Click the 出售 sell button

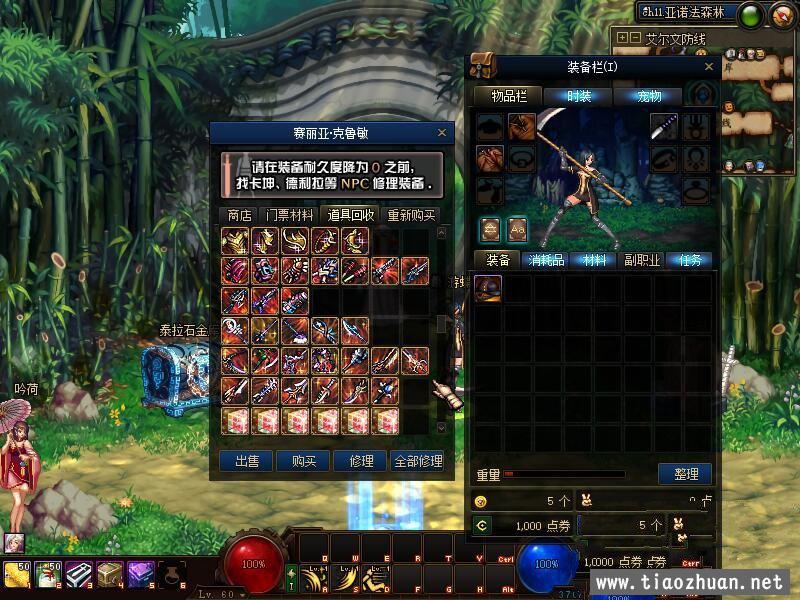tap(246, 461)
